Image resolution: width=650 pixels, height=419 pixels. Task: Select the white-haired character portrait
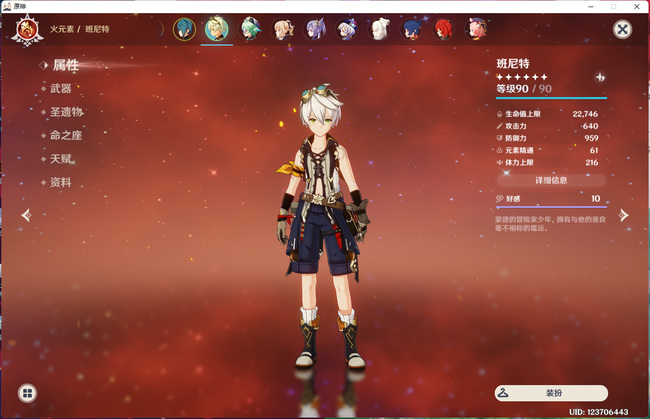[x=379, y=29]
